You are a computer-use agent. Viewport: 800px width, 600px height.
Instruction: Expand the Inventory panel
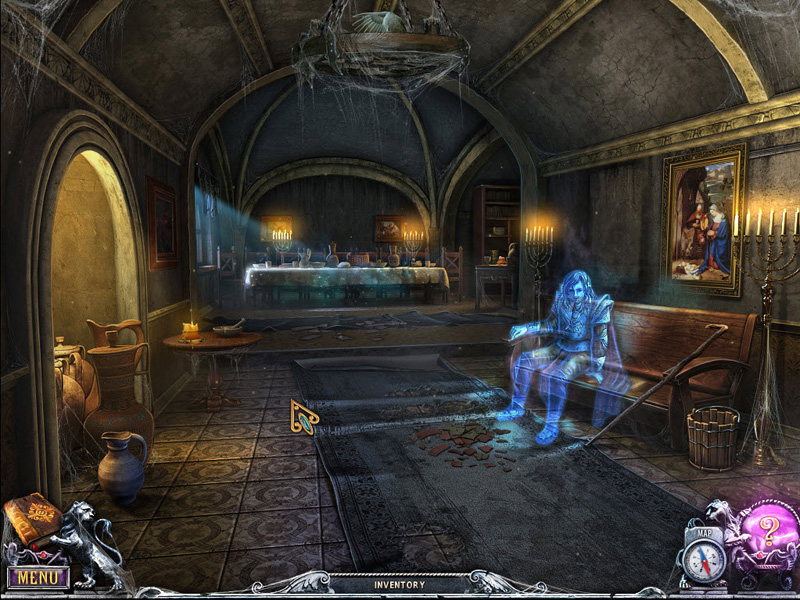(x=399, y=584)
